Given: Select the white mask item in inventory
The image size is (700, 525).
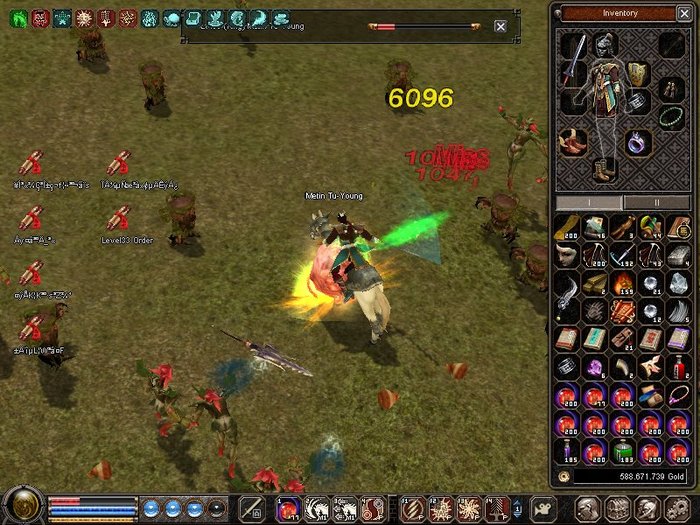Looking at the screenshot, I should click(568, 255).
